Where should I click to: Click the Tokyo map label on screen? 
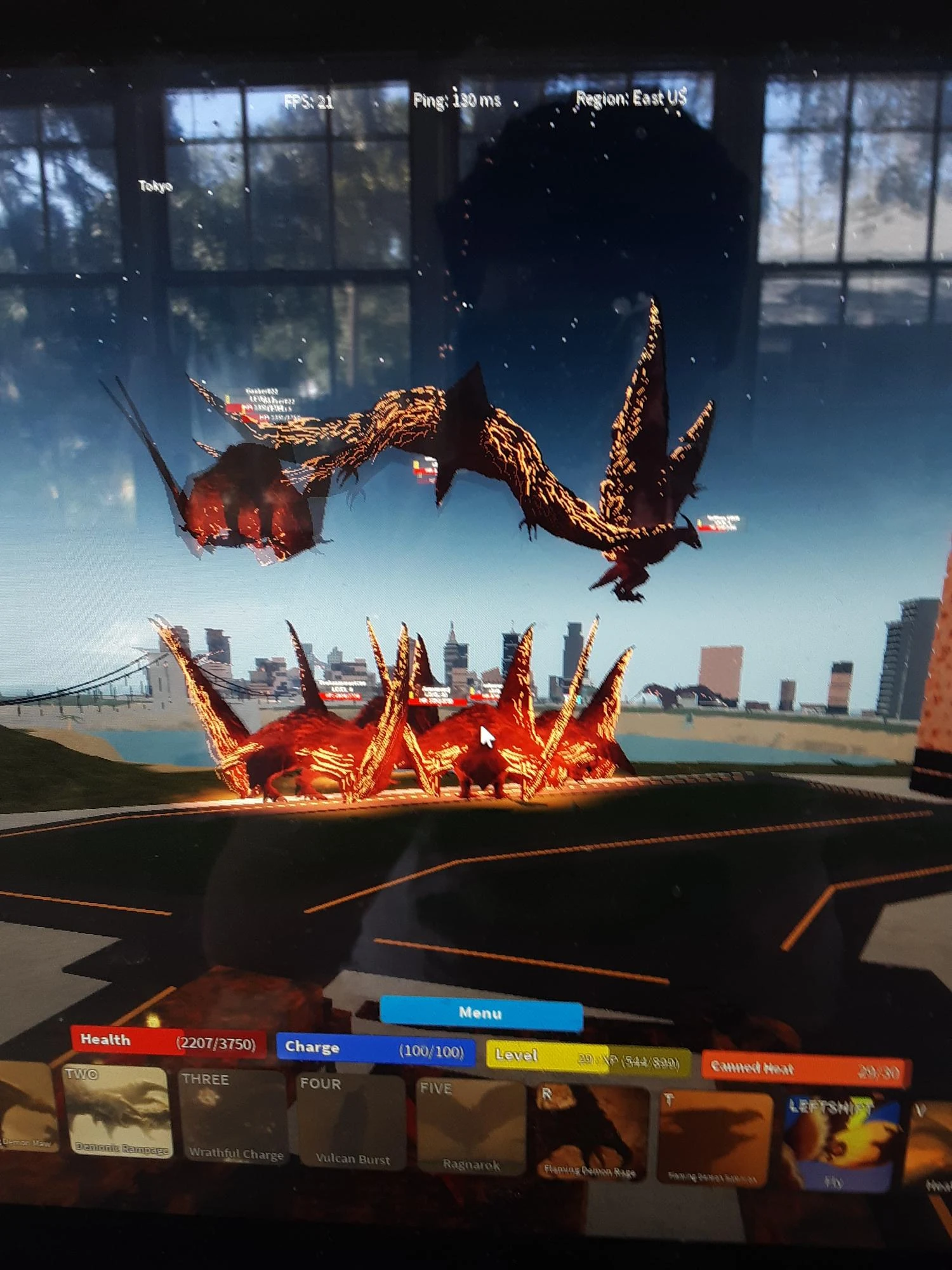click(x=156, y=187)
